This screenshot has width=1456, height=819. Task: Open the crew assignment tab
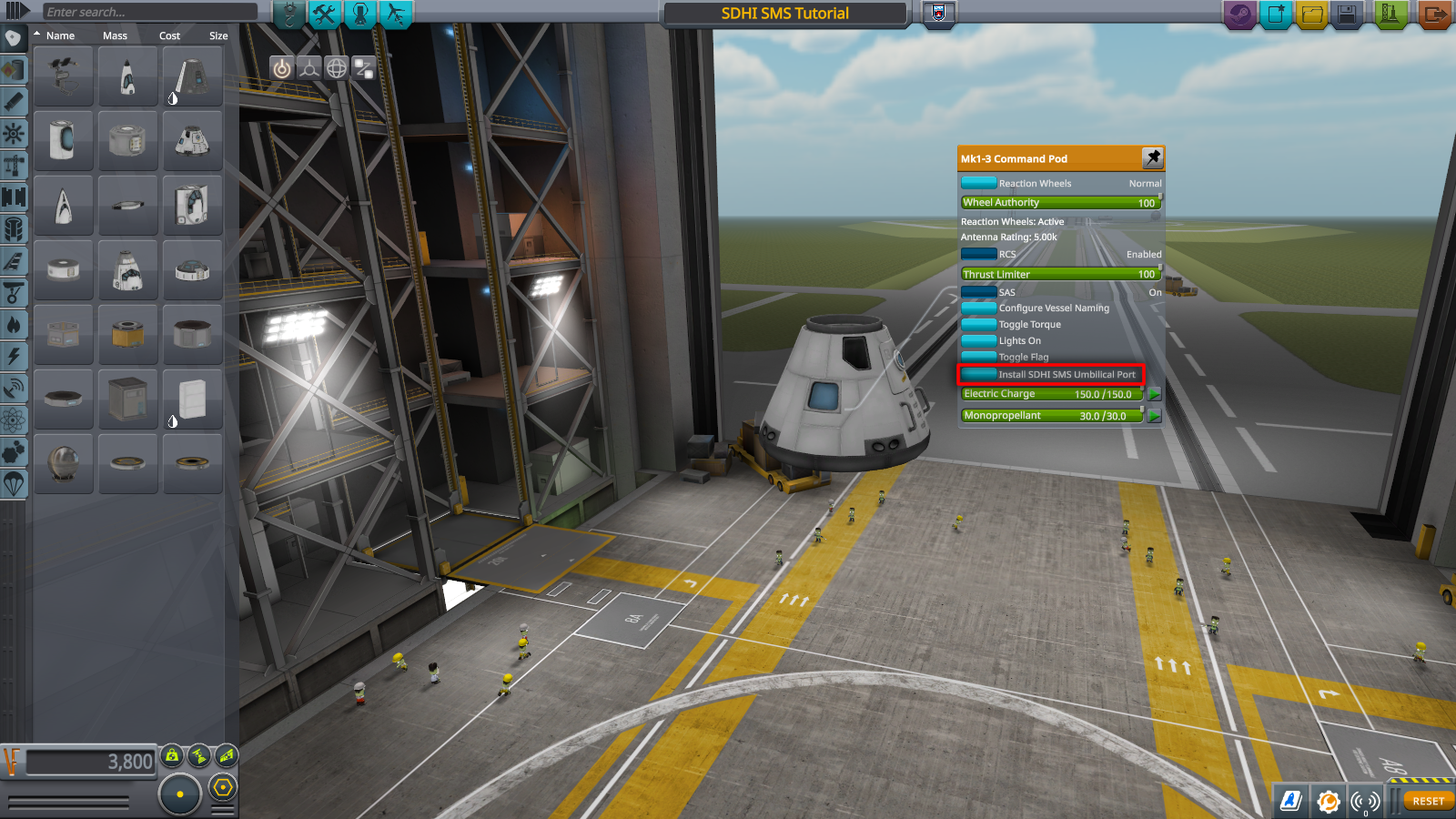360,14
